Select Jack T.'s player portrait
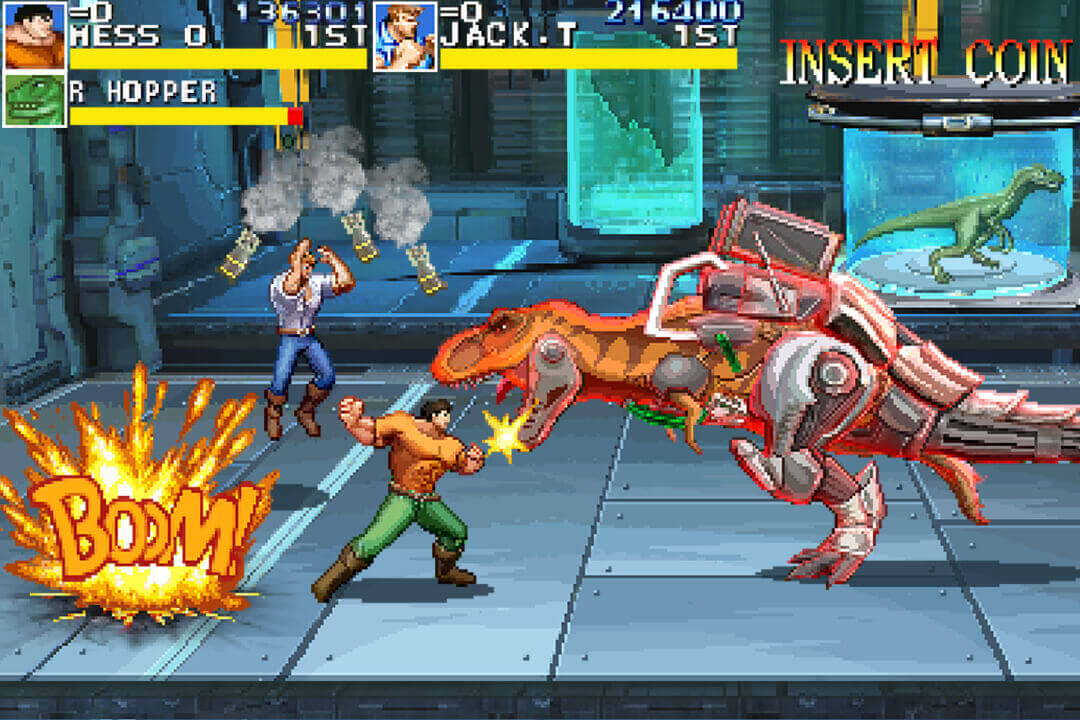Screen dimensions: 1080x720 click(x=404, y=35)
